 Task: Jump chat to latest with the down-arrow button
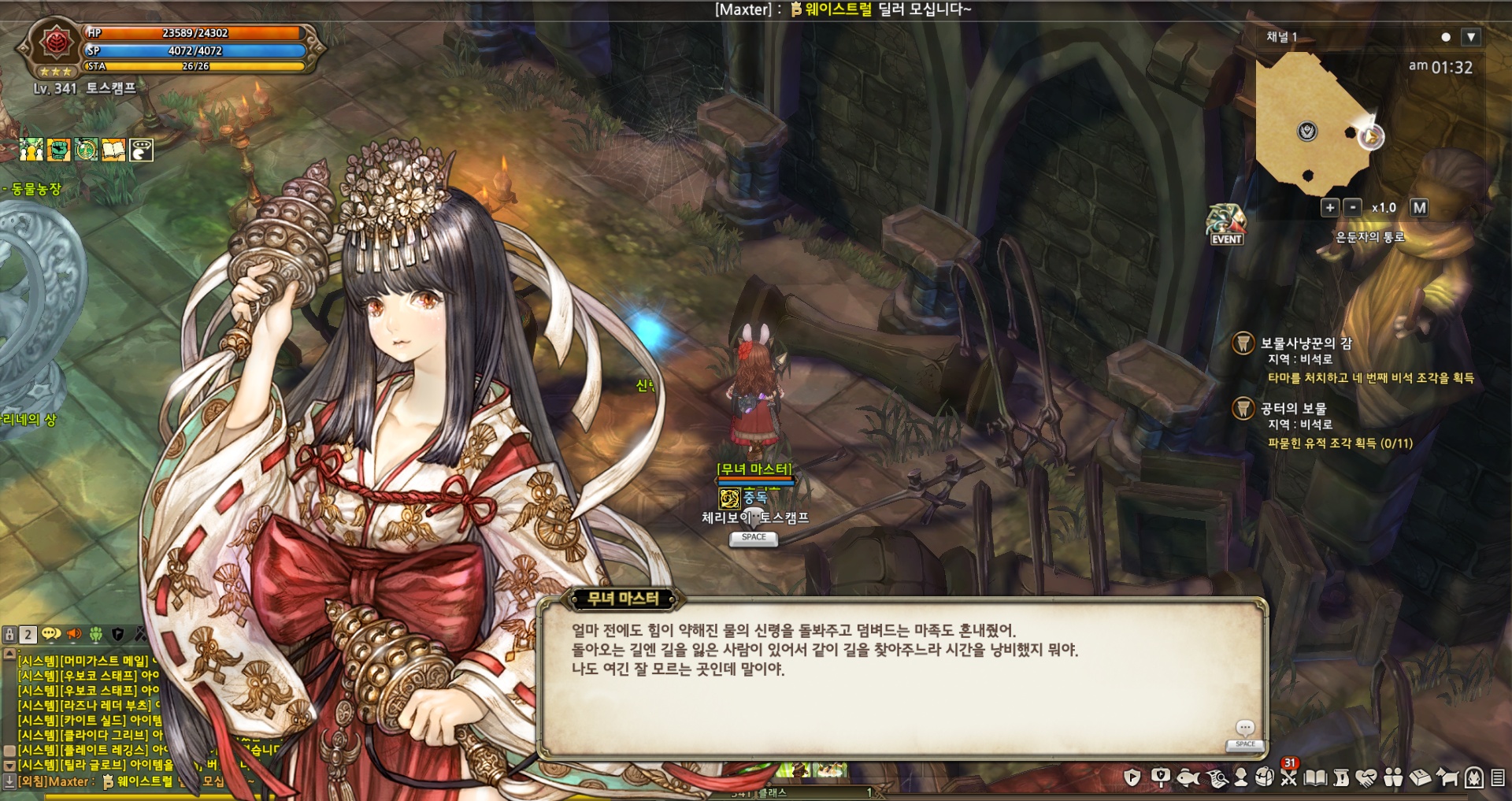(9, 781)
